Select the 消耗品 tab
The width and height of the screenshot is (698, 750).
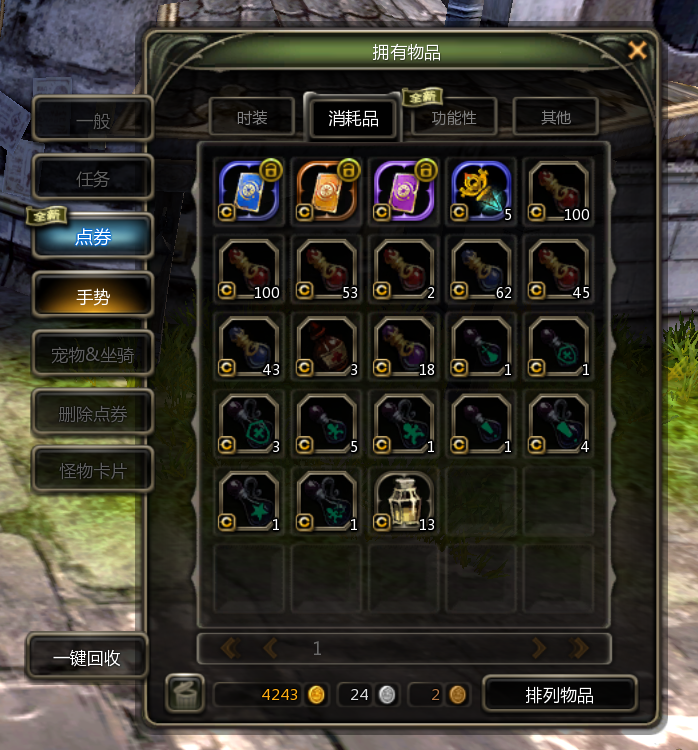[x=353, y=118]
